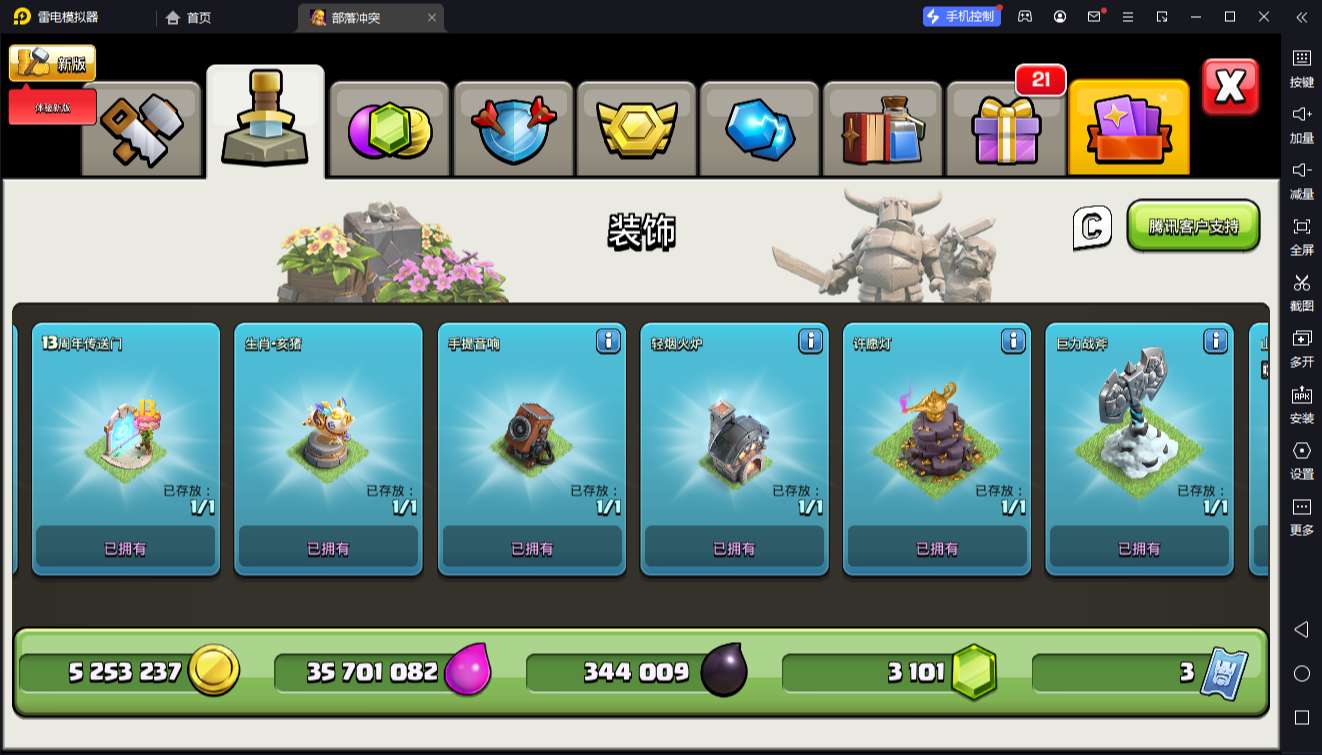Show details of the 巨力战斧 decoration

(x=1215, y=342)
